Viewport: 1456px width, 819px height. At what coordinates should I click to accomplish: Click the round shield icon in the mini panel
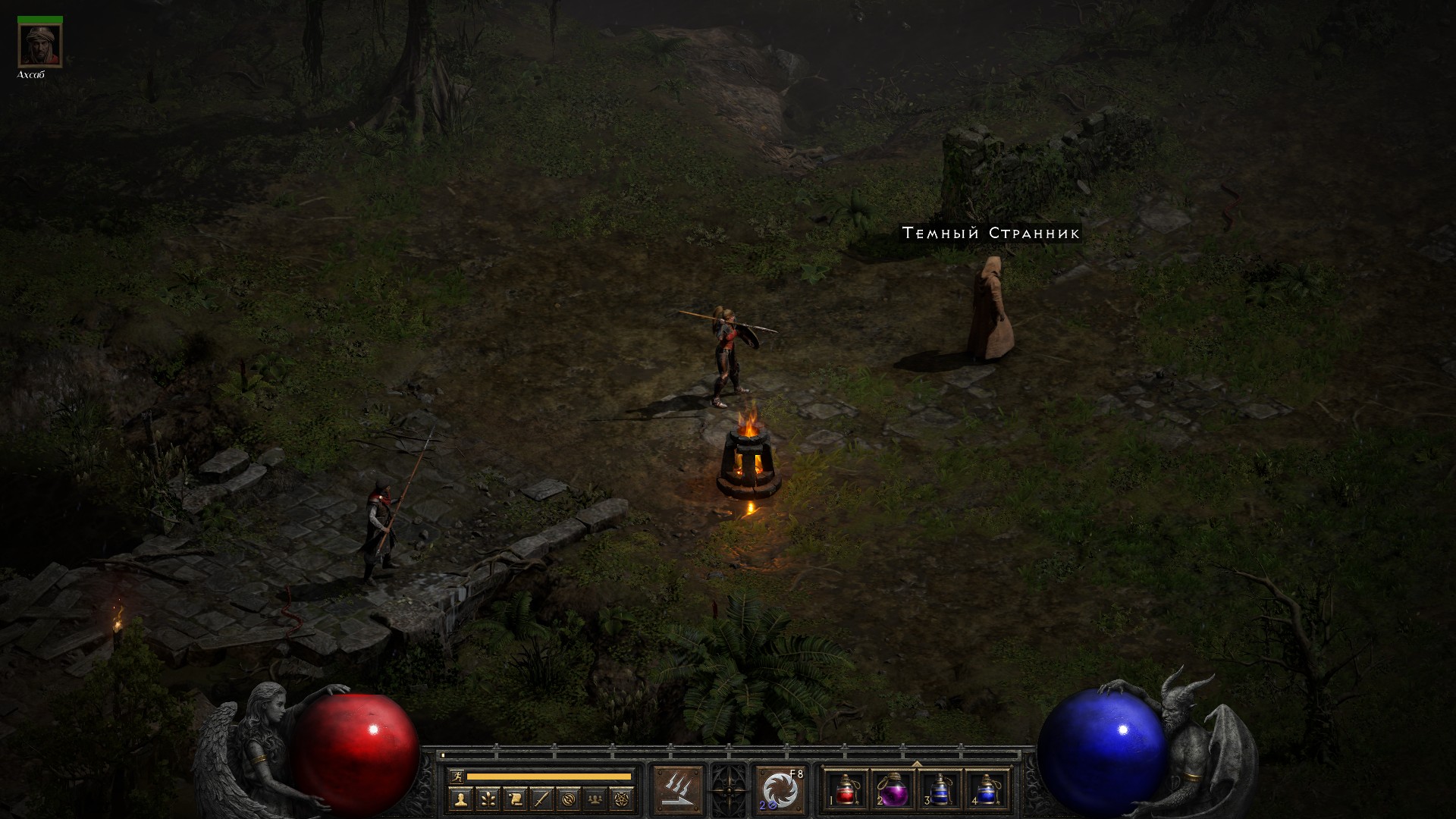click(x=570, y=799)
